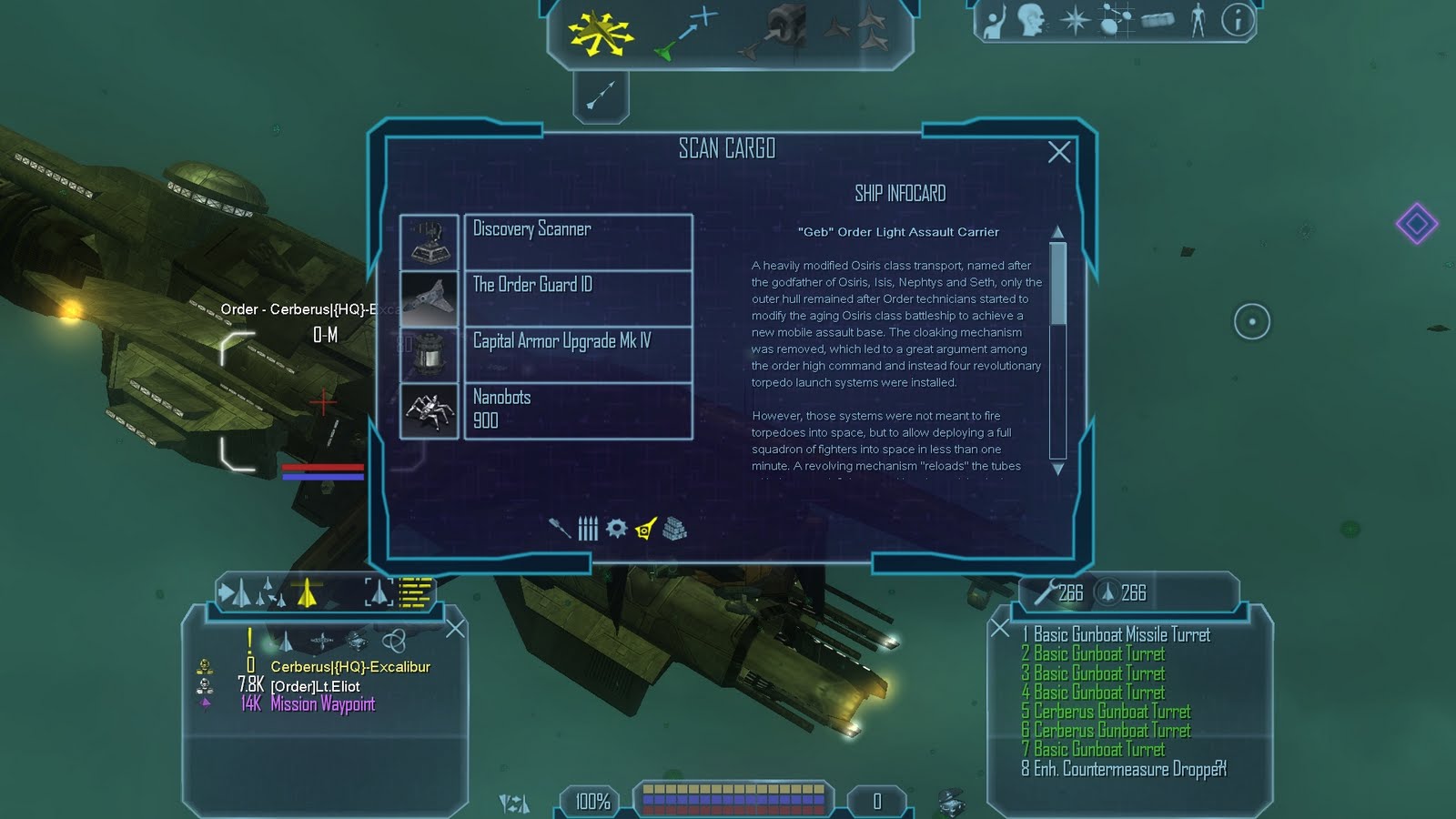Target Cerberus|{HQ}-Excalibur in contact list
The width and height of the screenshot is (1456, 819).
tap(349, 667)
